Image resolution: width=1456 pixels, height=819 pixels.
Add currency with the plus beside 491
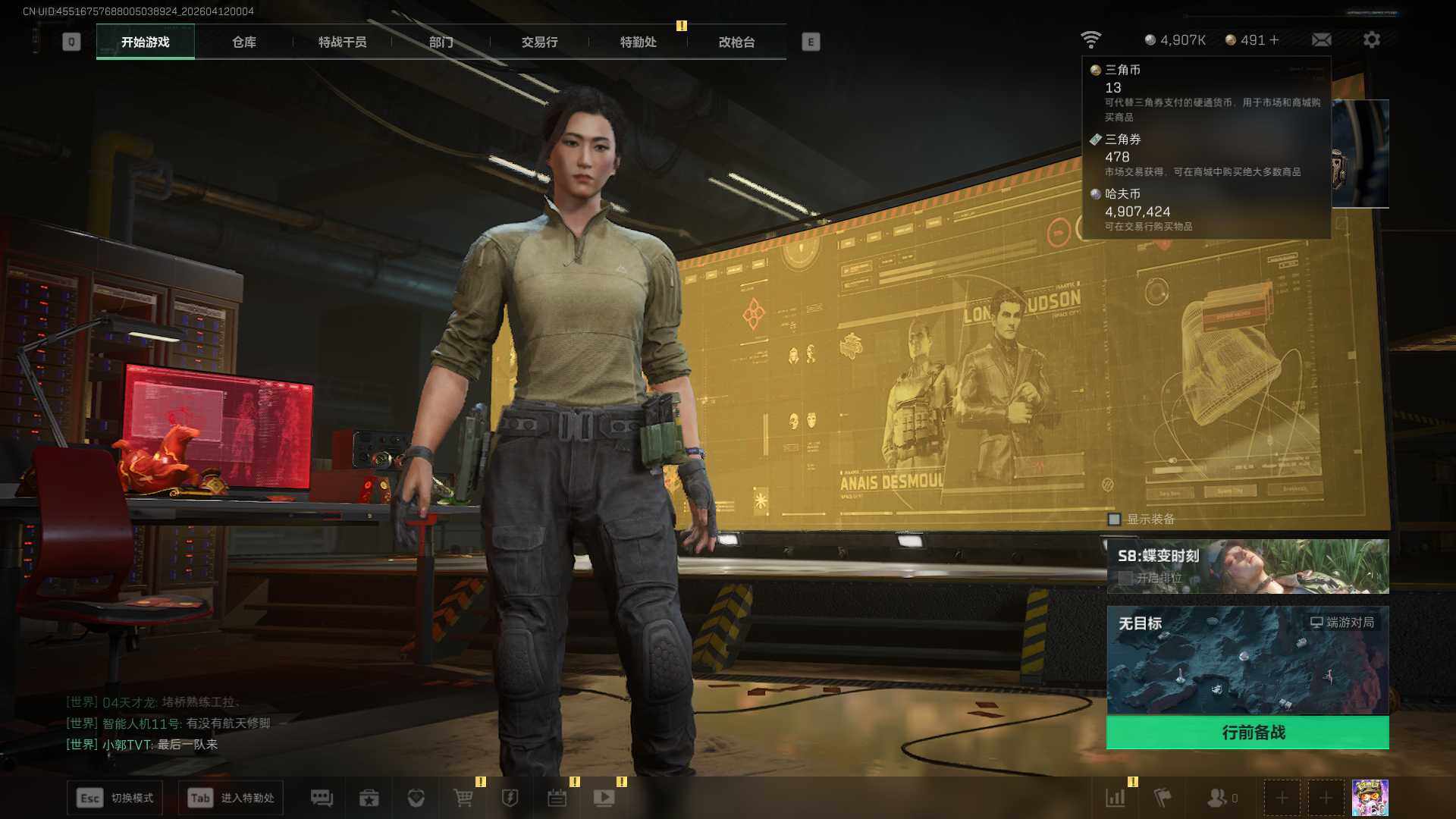[1274, 39]
